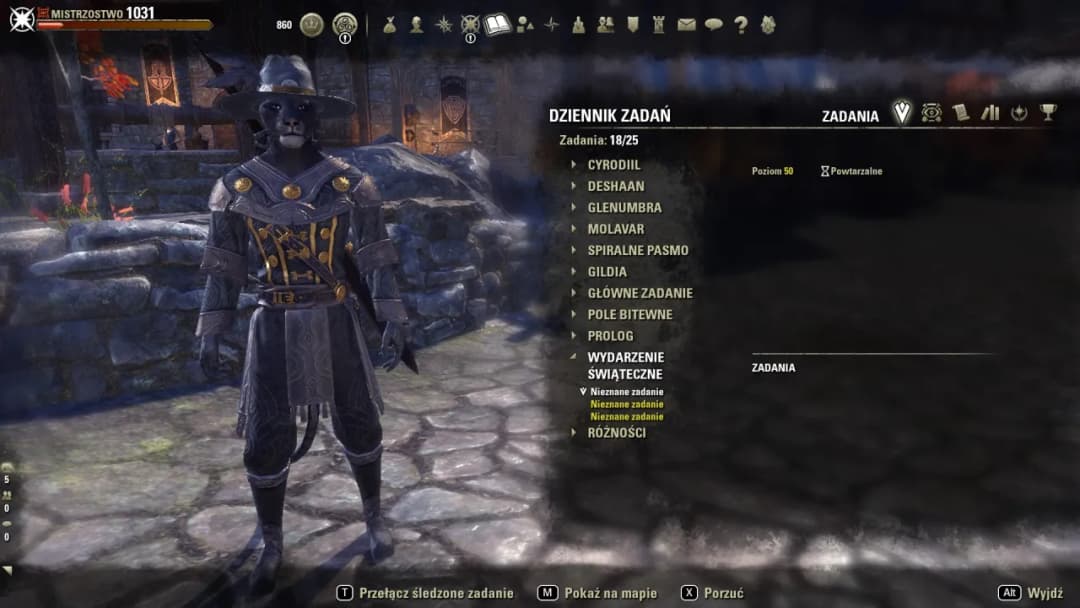Open the chat bubble notifications icon
This screenshot has height=608, width=1080.
click(x=713, y=25)
